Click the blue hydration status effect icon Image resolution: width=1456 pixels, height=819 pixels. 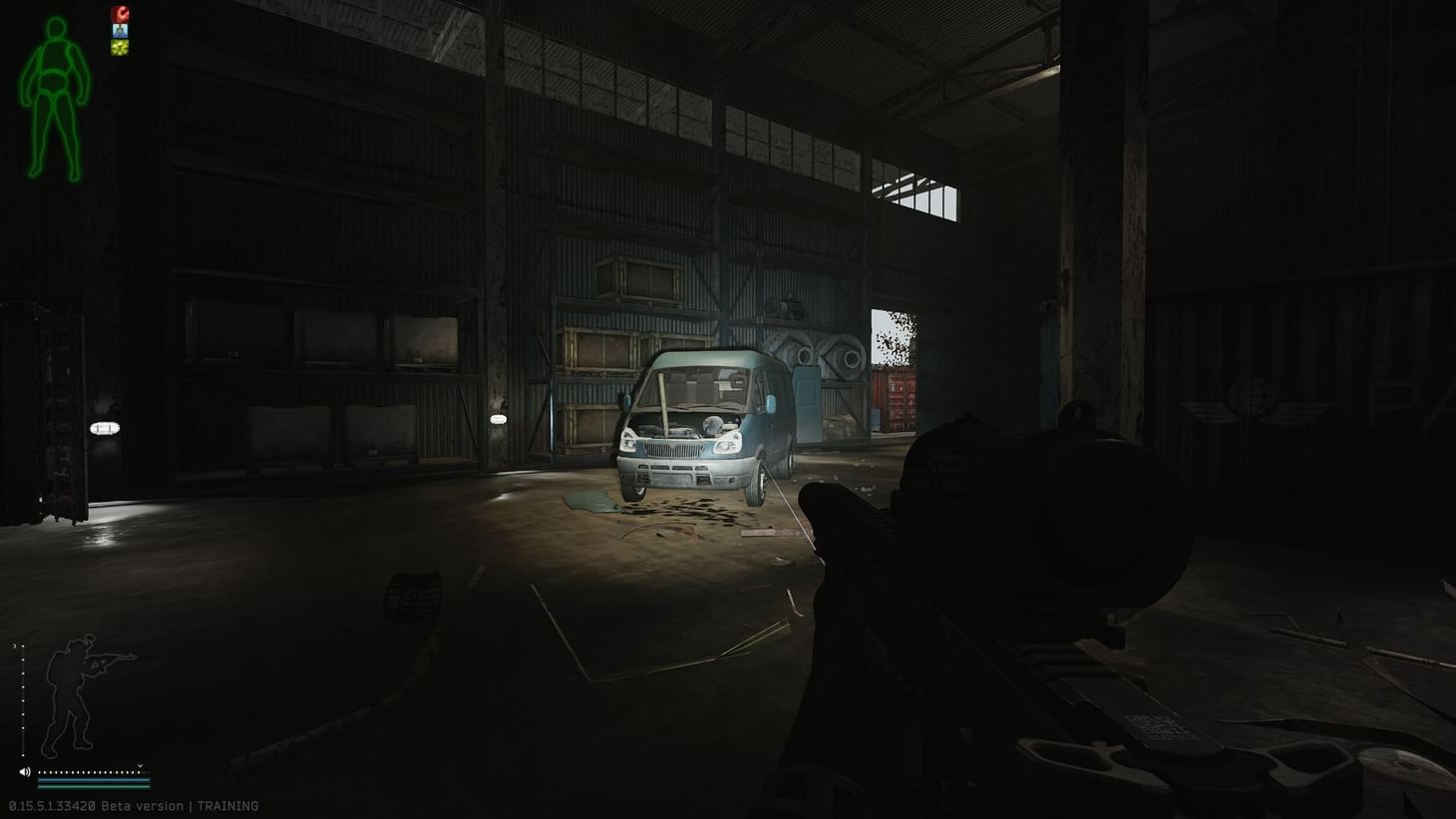point(120,30)
